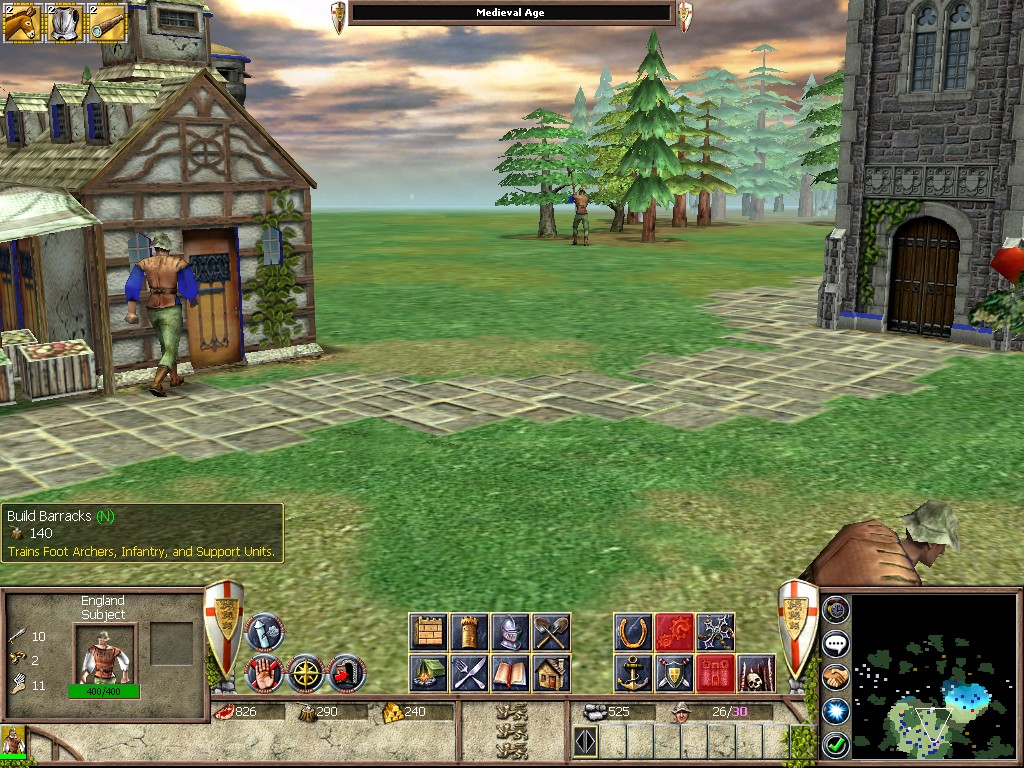Select the fork and knife build icon

(x=469, y=673)
